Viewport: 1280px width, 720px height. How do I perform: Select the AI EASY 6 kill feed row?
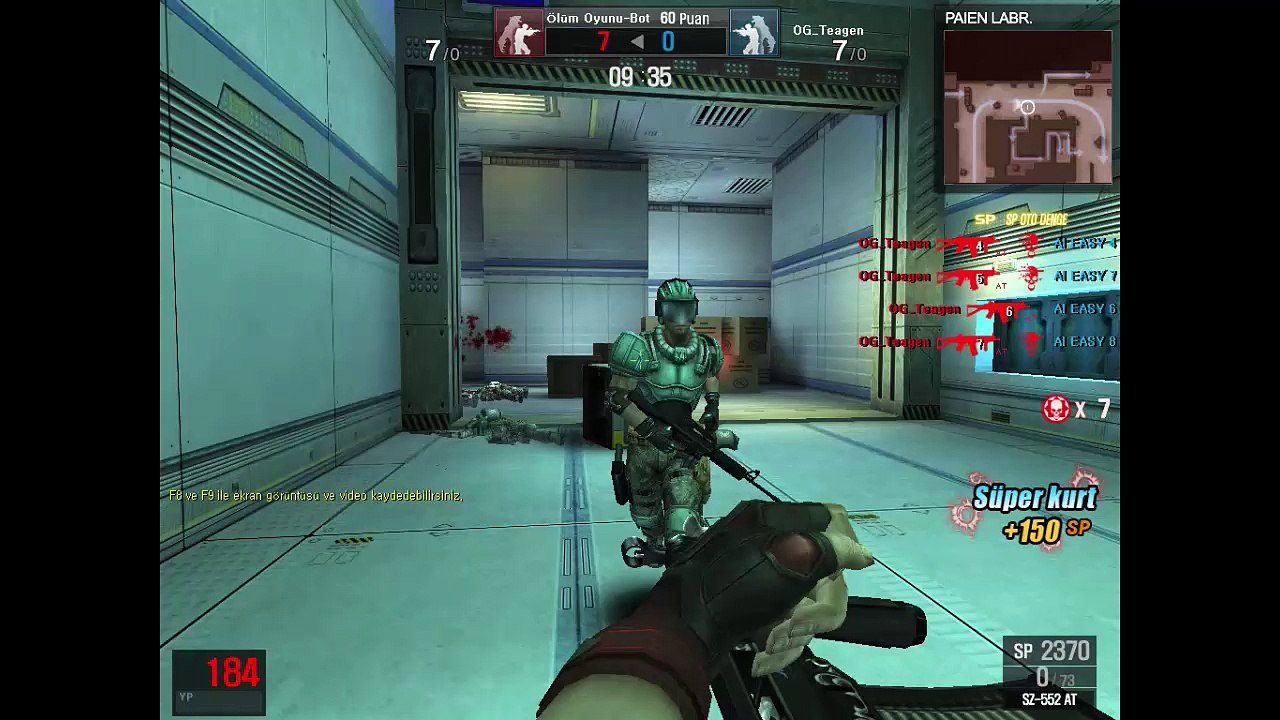coord(1002,309)
